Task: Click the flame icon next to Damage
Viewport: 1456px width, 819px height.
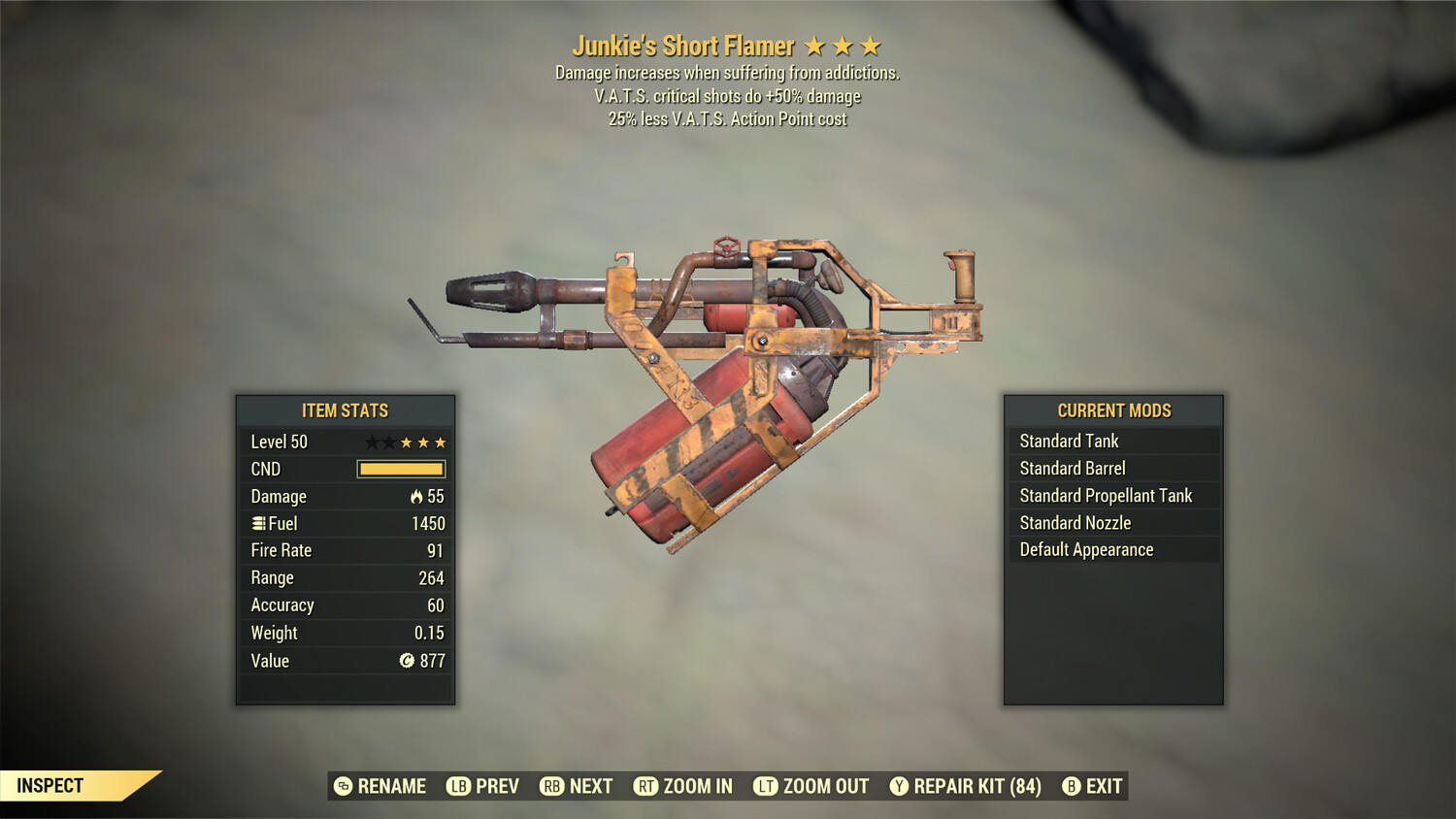Action: [416, 496]
